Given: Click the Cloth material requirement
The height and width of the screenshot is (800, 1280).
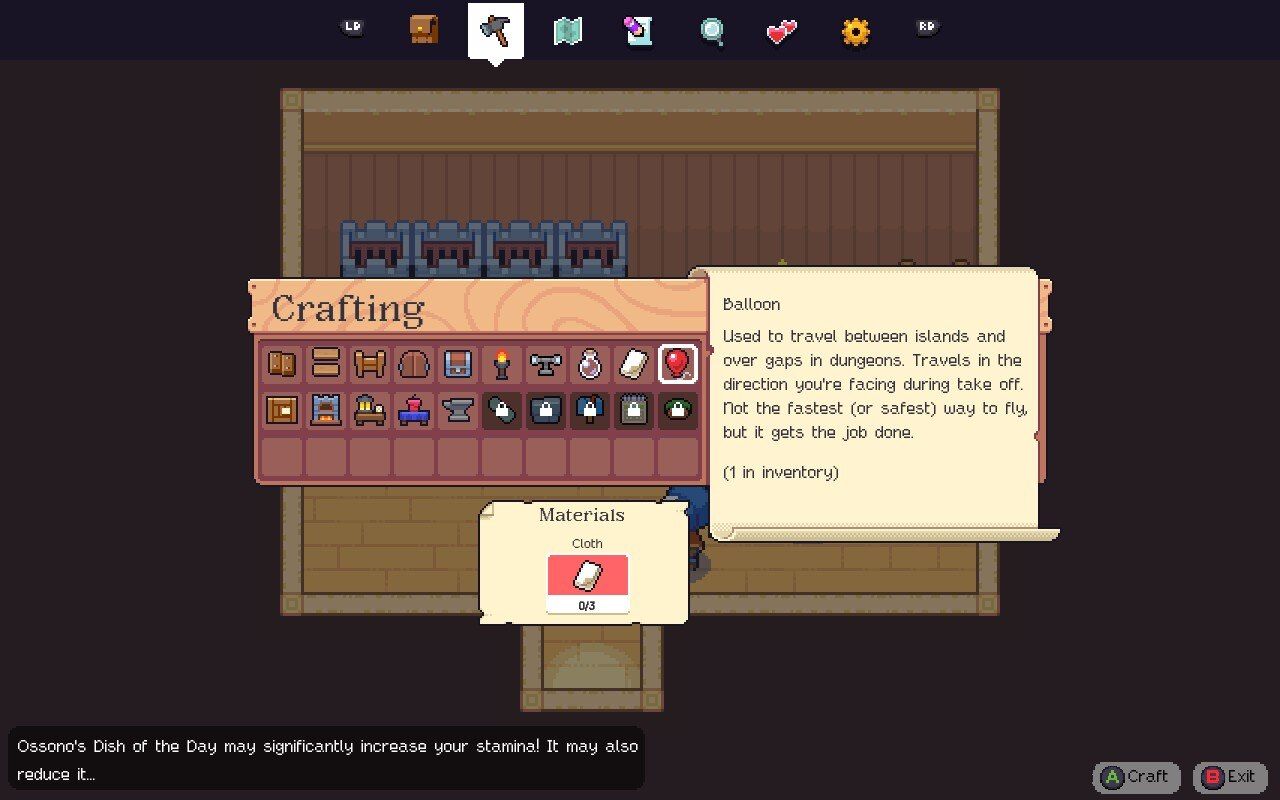Looking at the screenshot, I should pos(587,576).
